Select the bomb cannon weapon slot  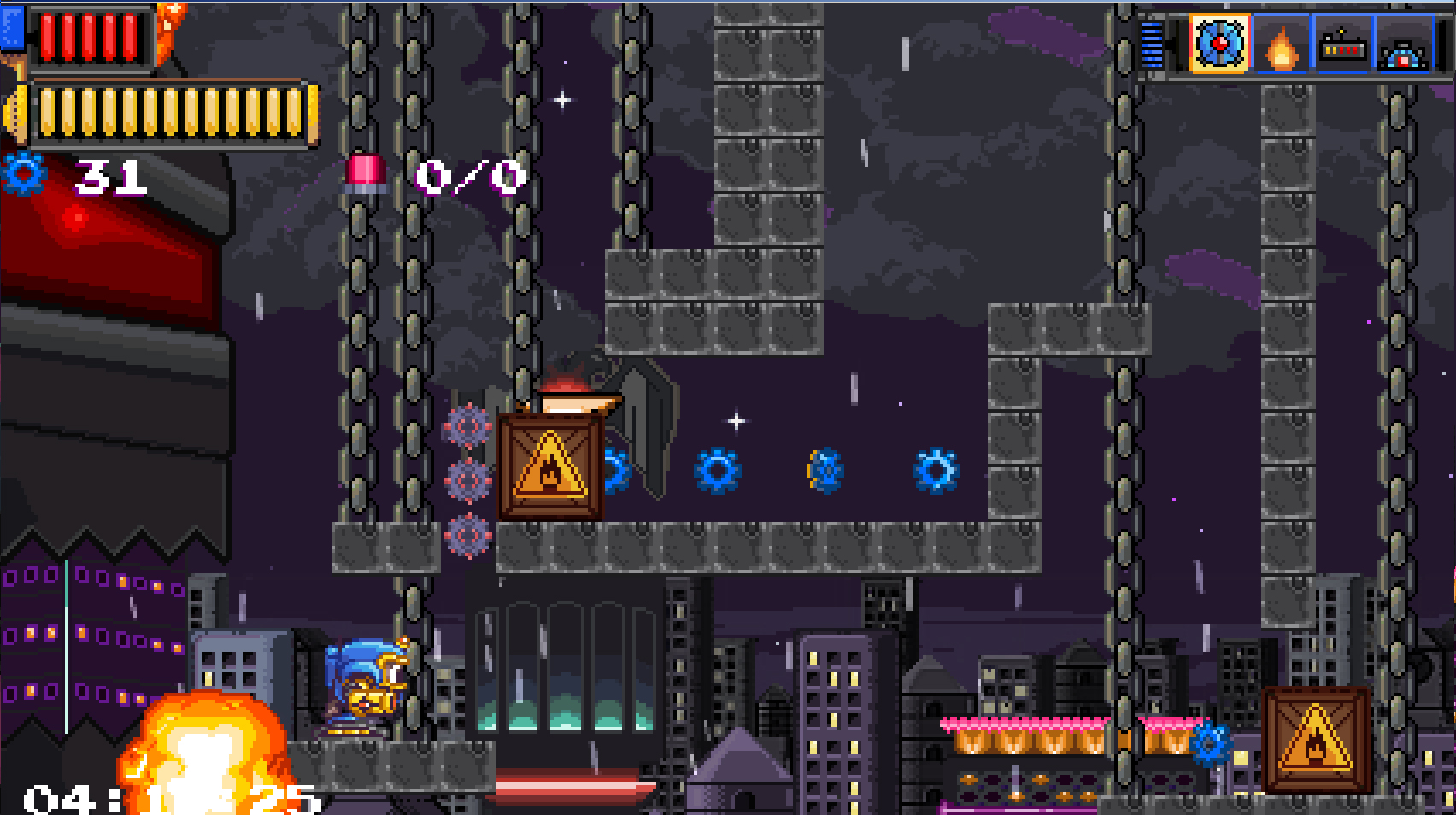[1403, 45]
